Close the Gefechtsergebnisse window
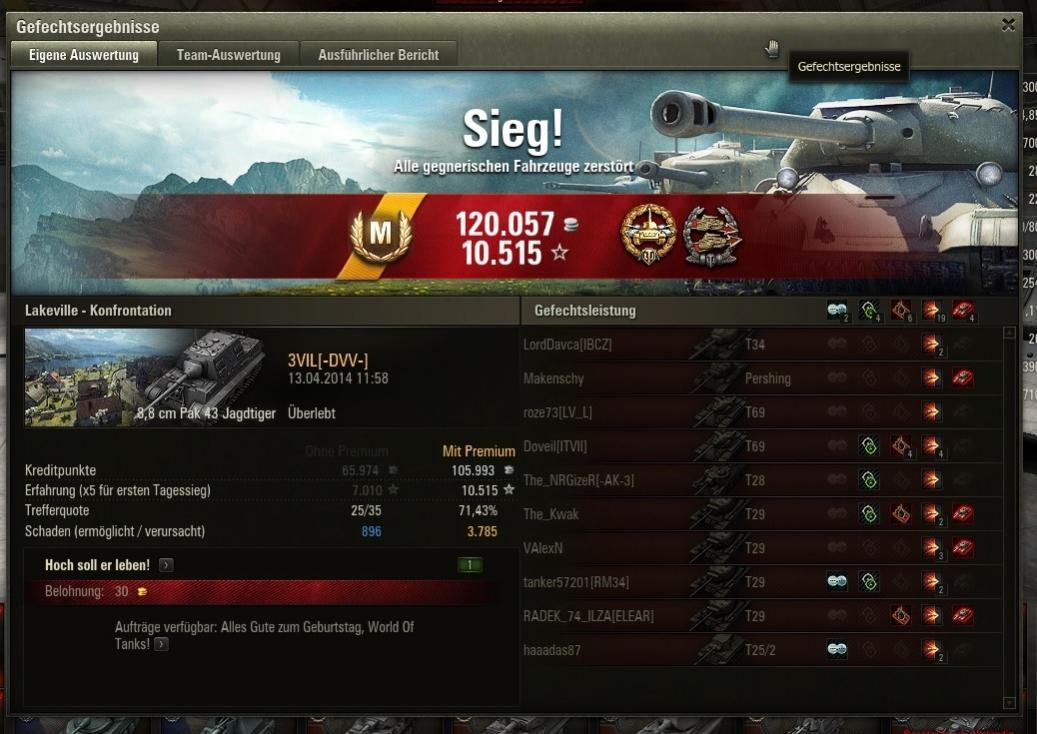Screen dimensions: 1037x734 click(1008, 26)
